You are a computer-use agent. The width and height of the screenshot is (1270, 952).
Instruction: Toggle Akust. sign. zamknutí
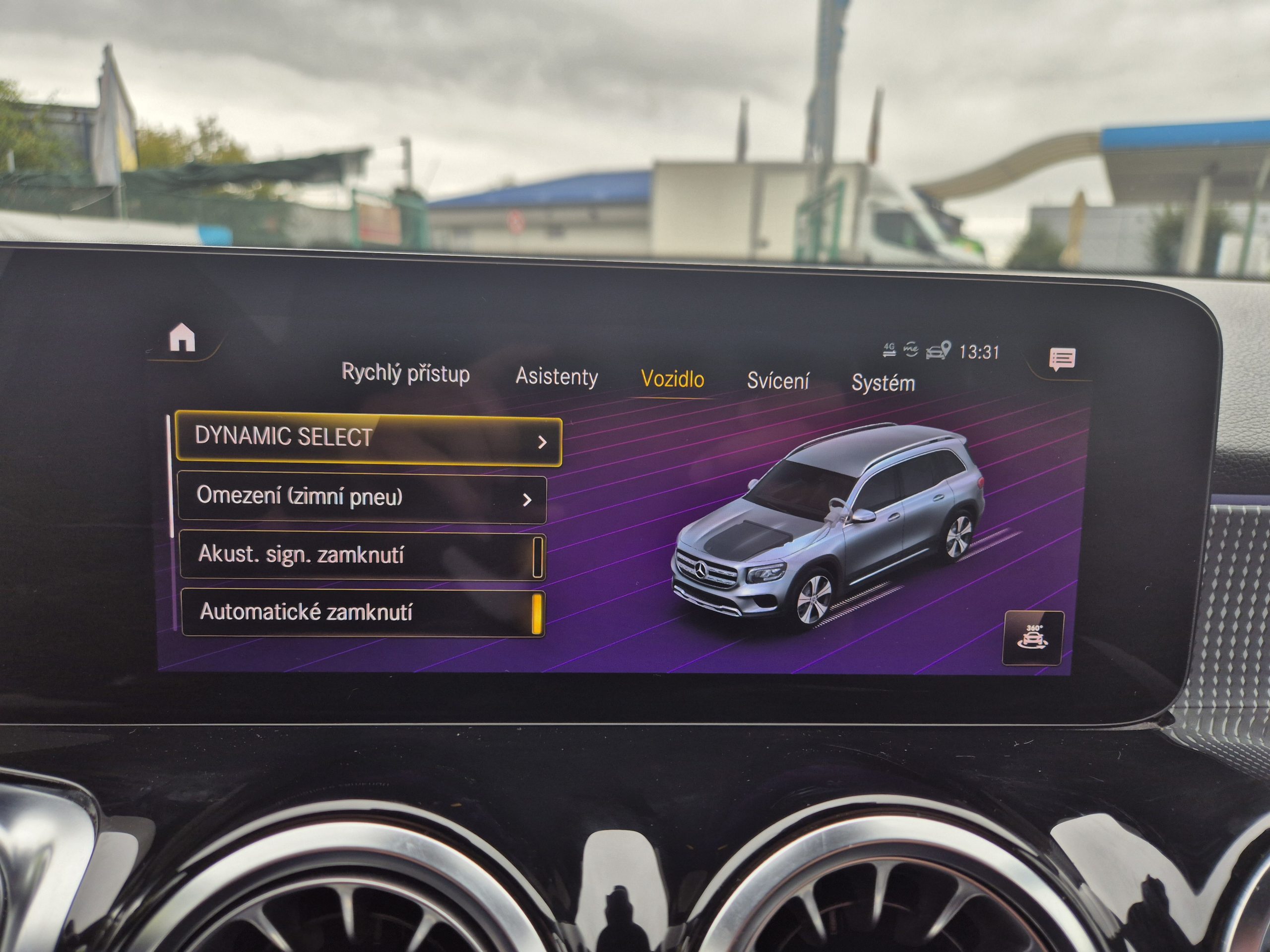pos(537,557)
